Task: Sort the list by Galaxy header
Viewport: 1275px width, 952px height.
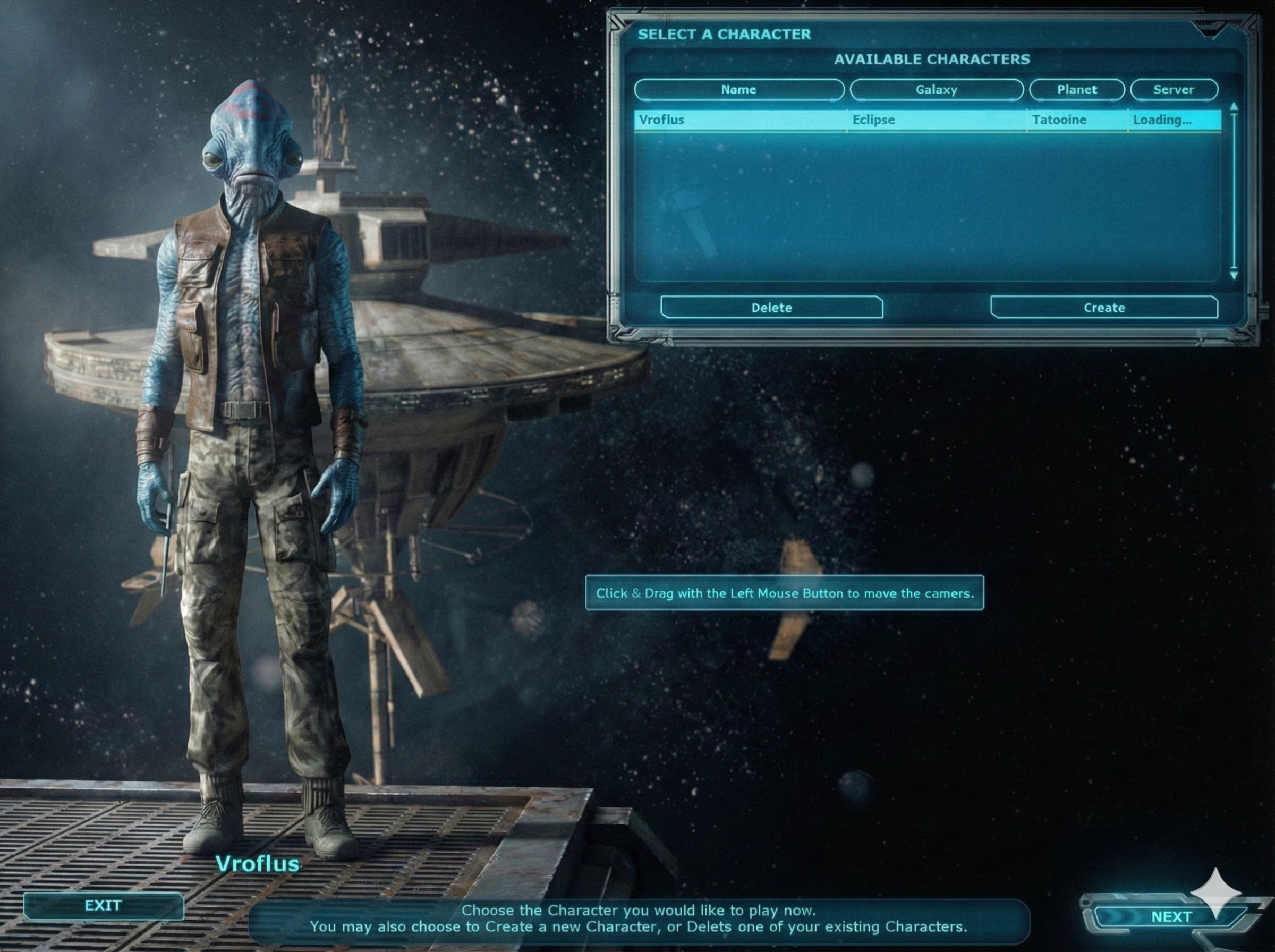Action: click(x=936, y=90)
